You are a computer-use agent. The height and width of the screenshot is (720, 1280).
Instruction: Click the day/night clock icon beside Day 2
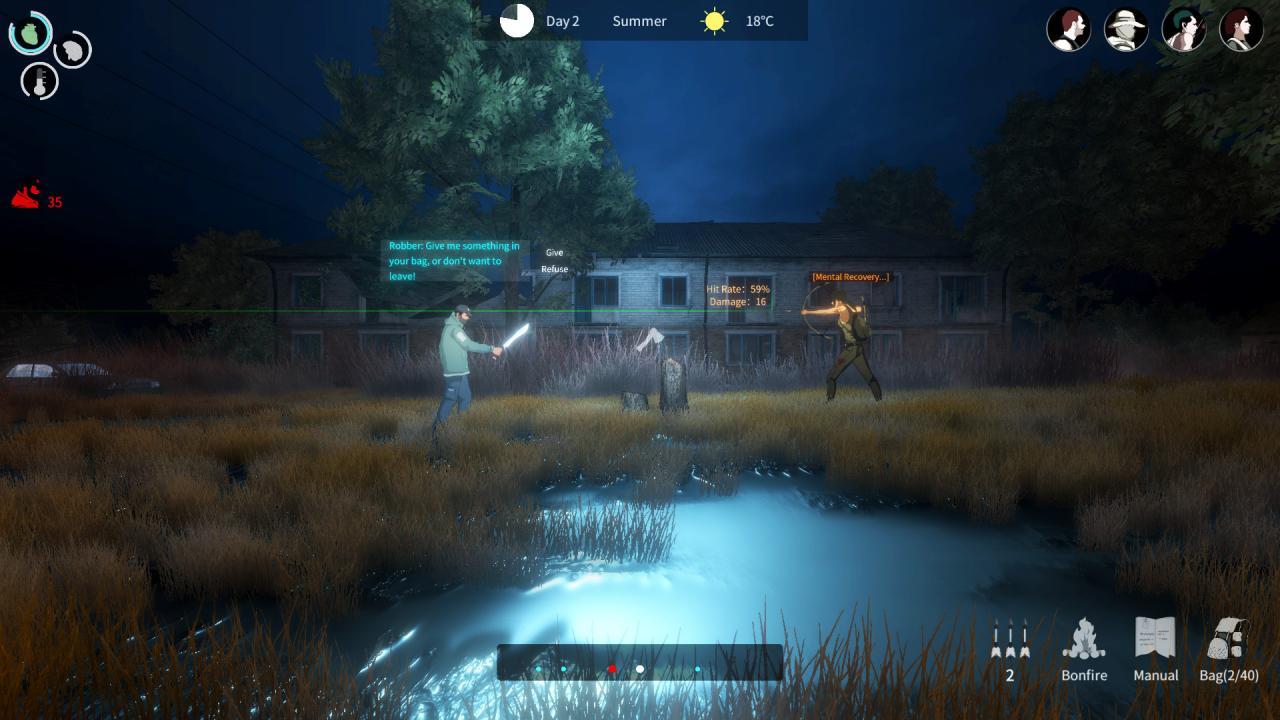pyautogui.click(x=516, y=21)
